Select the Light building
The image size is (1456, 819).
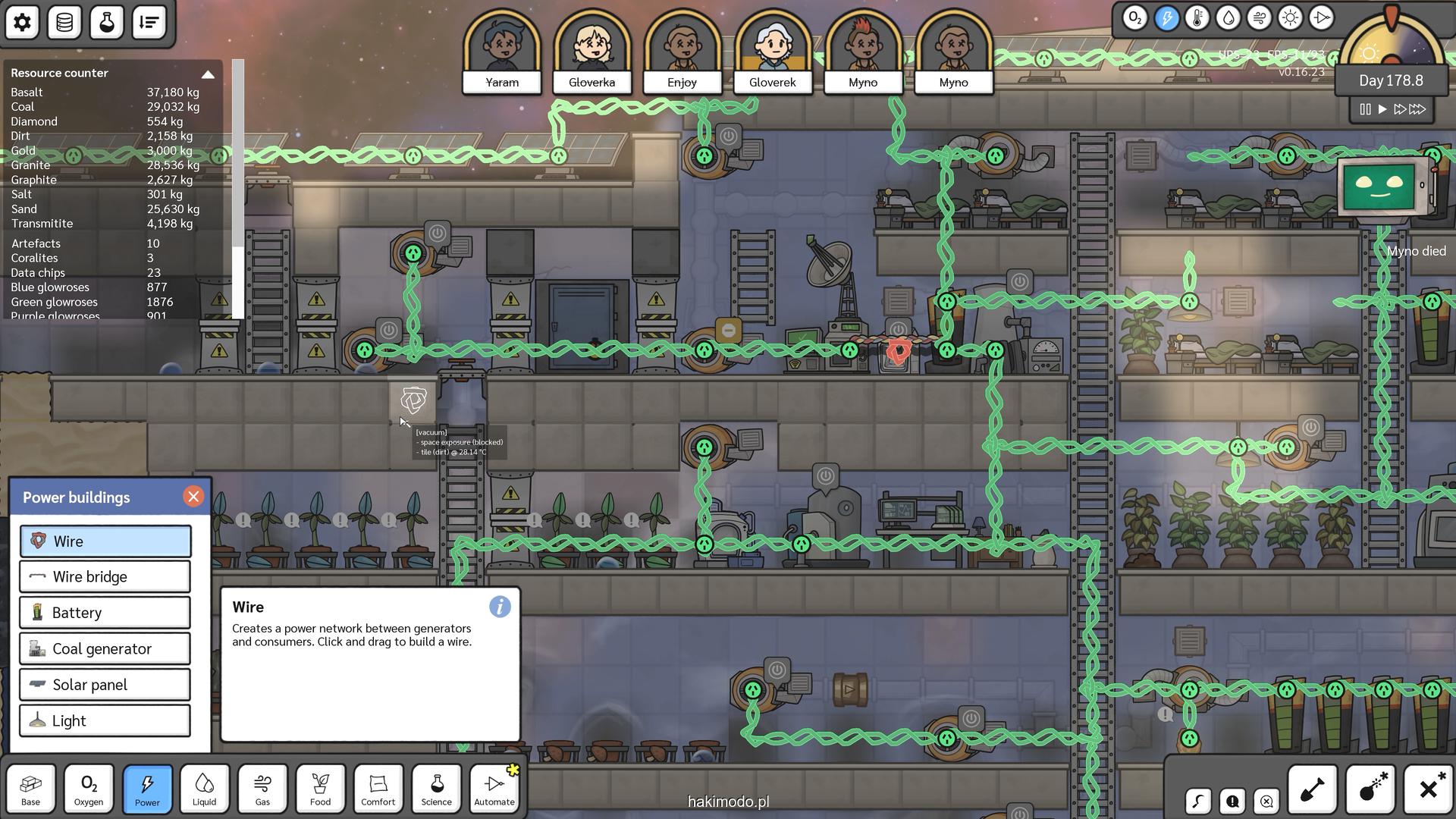[105, 721]
